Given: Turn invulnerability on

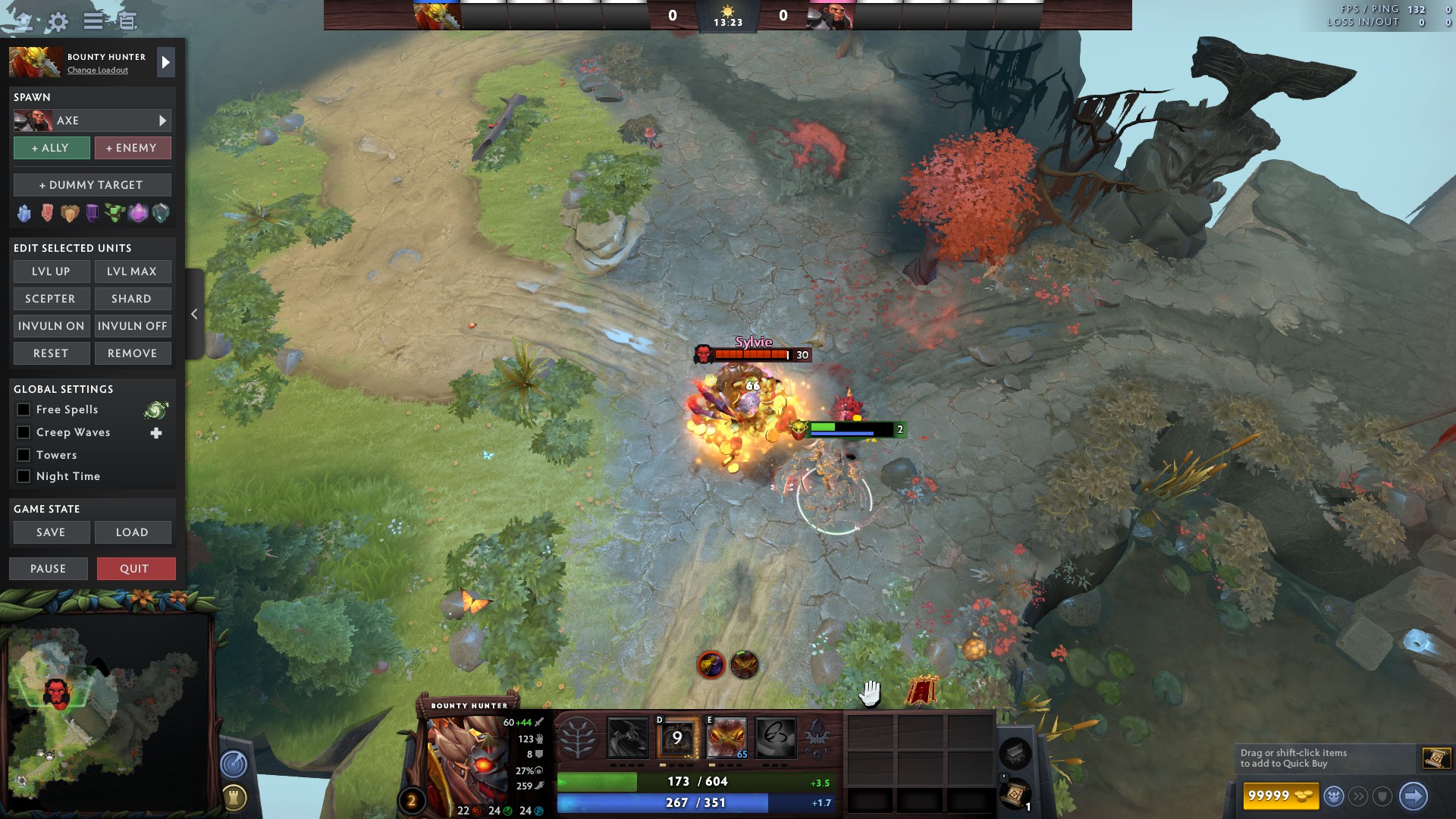Looking at the screenshot, I should pyautogui.click(x=52, y=326).
